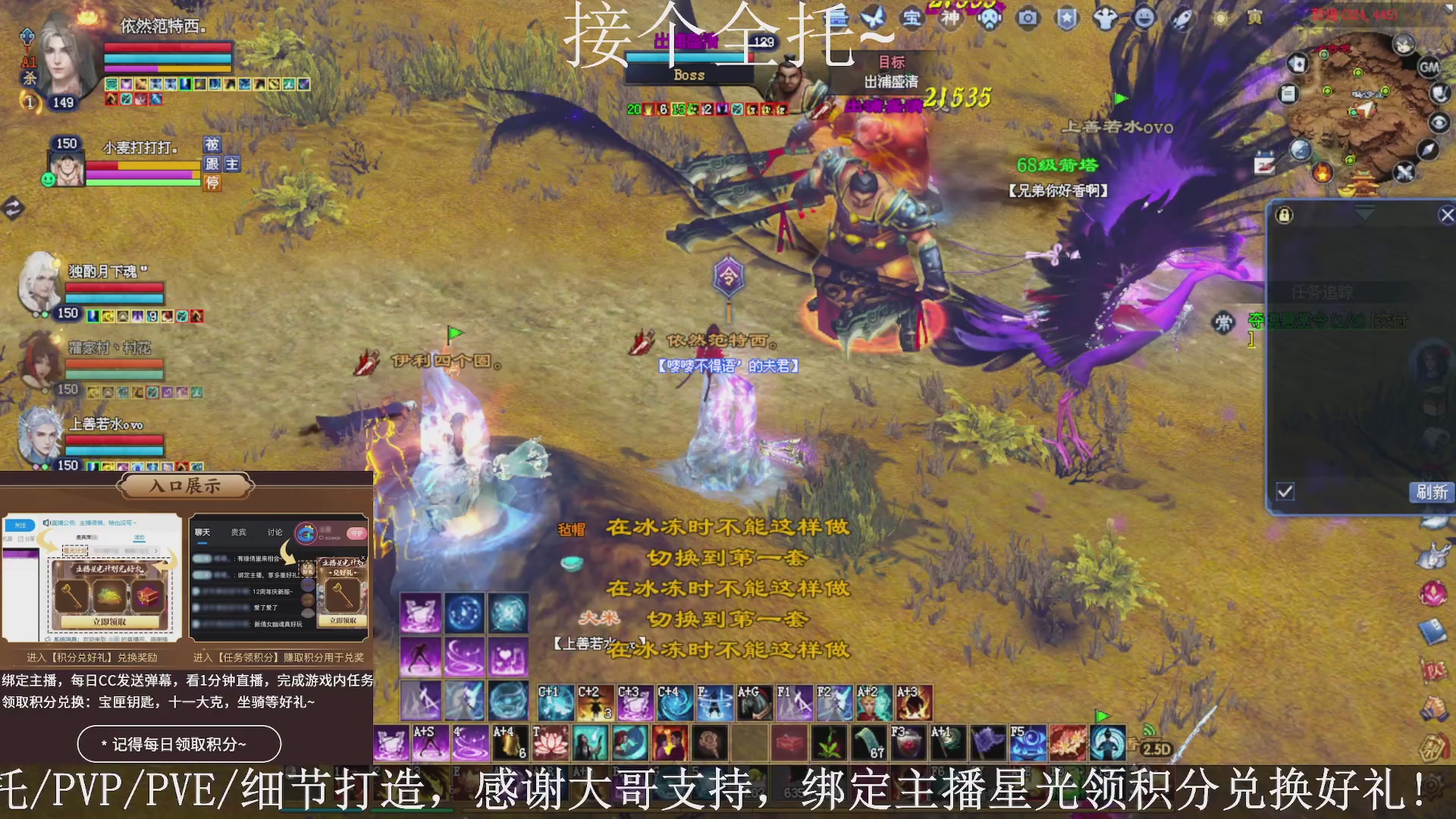This screenshot has width=1456, height=819.
Task: Open the GM icon beside the minimap
Action: click(x=1429, y=67)
